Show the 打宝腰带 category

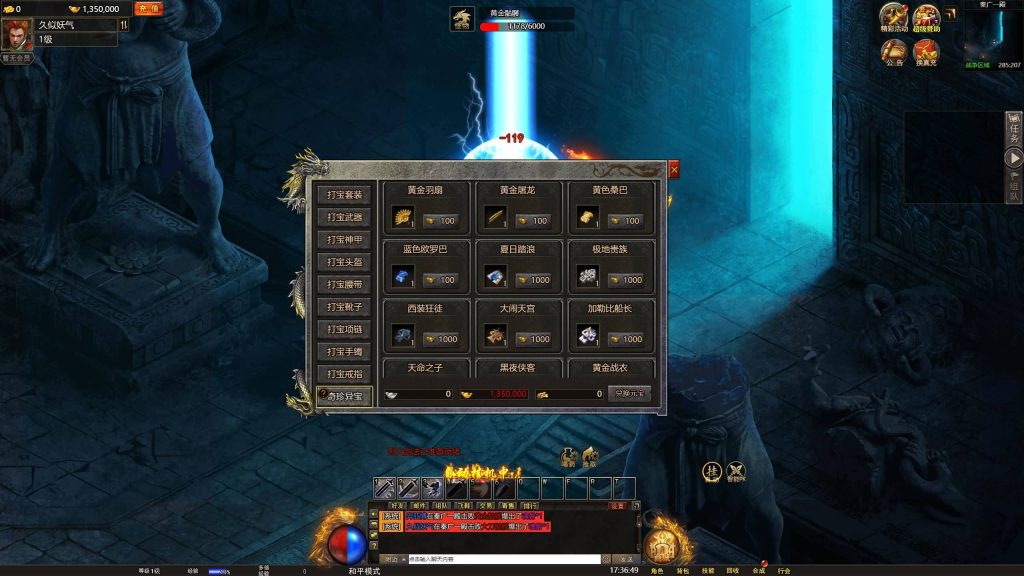click(x=345, y=284)
